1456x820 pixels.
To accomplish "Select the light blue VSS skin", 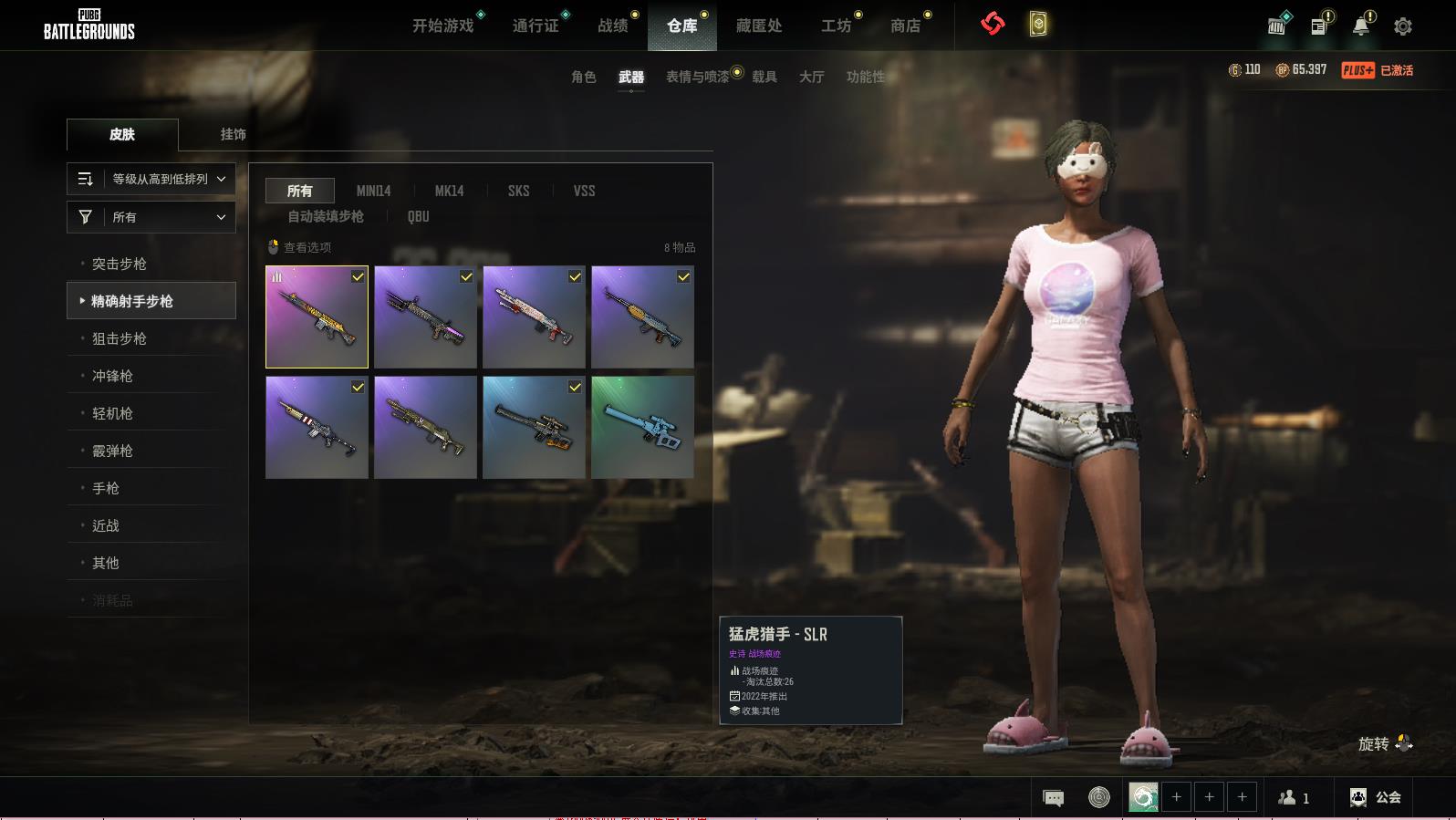I will (642, 427).
